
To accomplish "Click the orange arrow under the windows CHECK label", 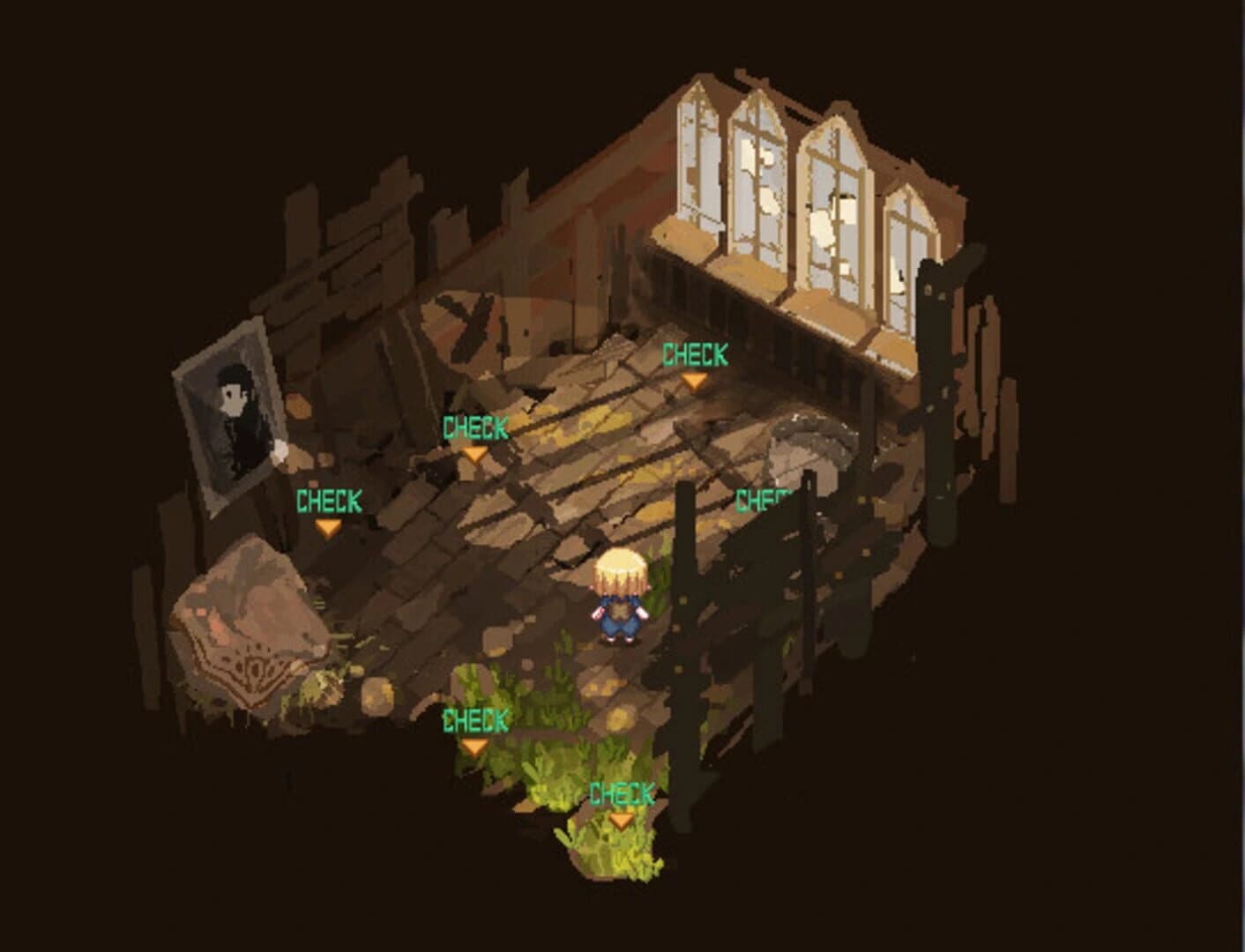I will pyautogui.click(x=694, y=379).
